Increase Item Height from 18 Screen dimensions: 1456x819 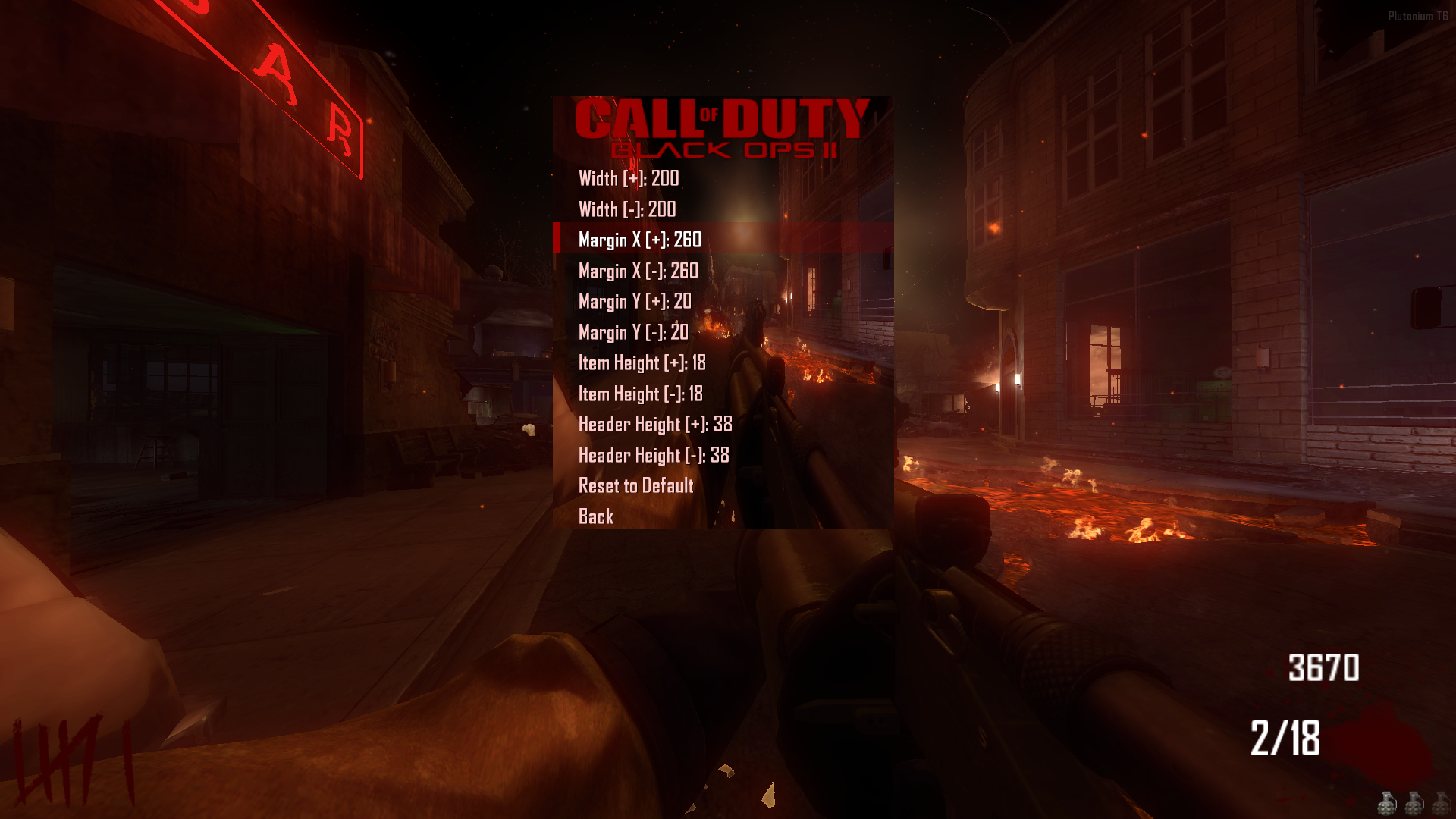(x=641, y=363)
